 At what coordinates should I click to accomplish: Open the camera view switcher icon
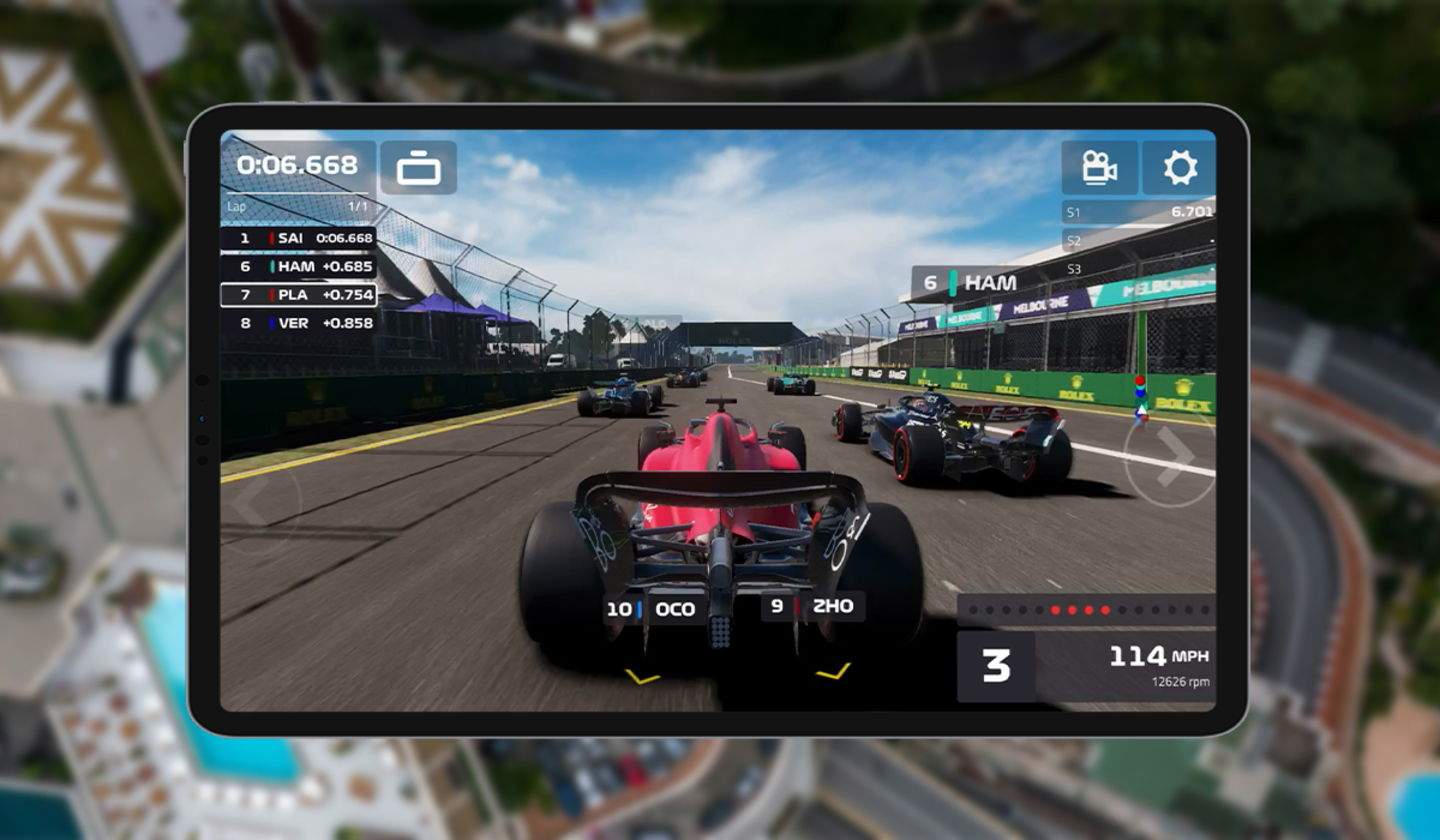pos(420,168)
